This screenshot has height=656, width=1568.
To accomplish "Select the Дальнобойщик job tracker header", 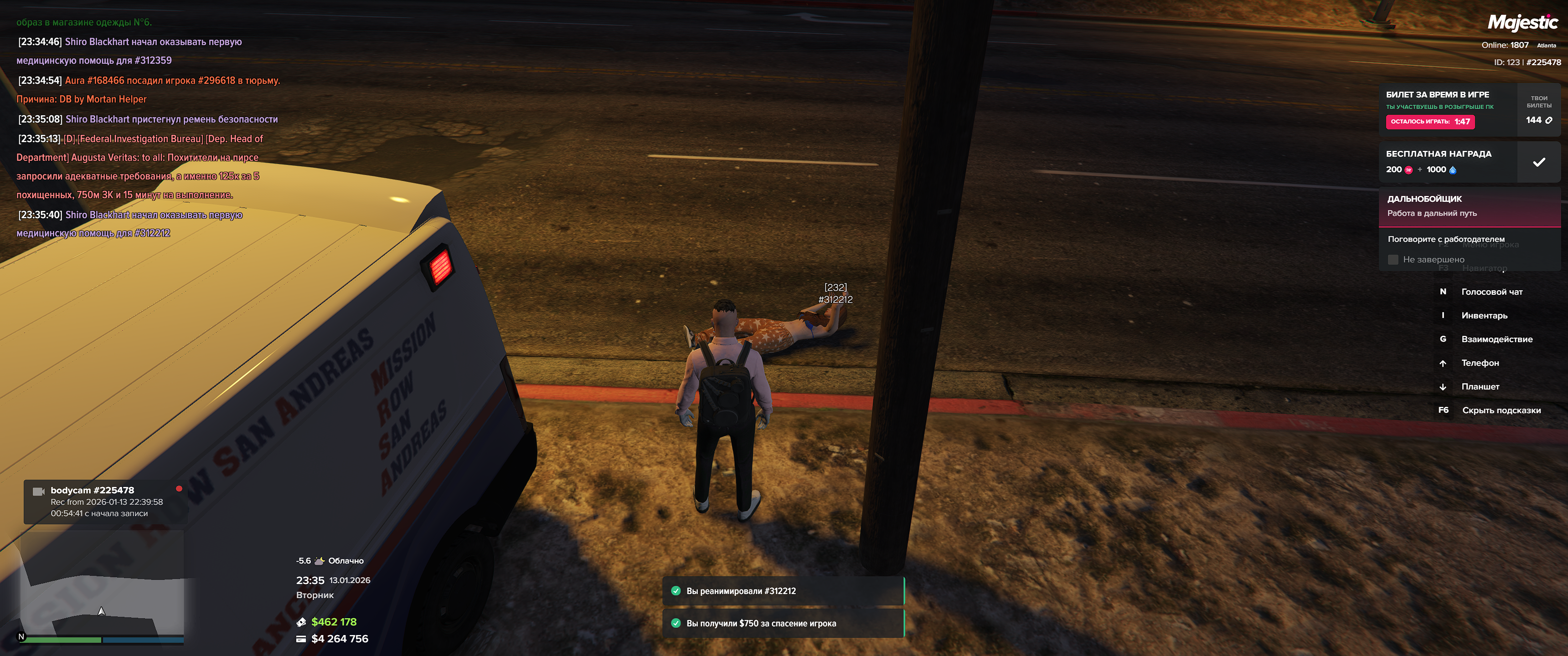I will (1468, 206).
